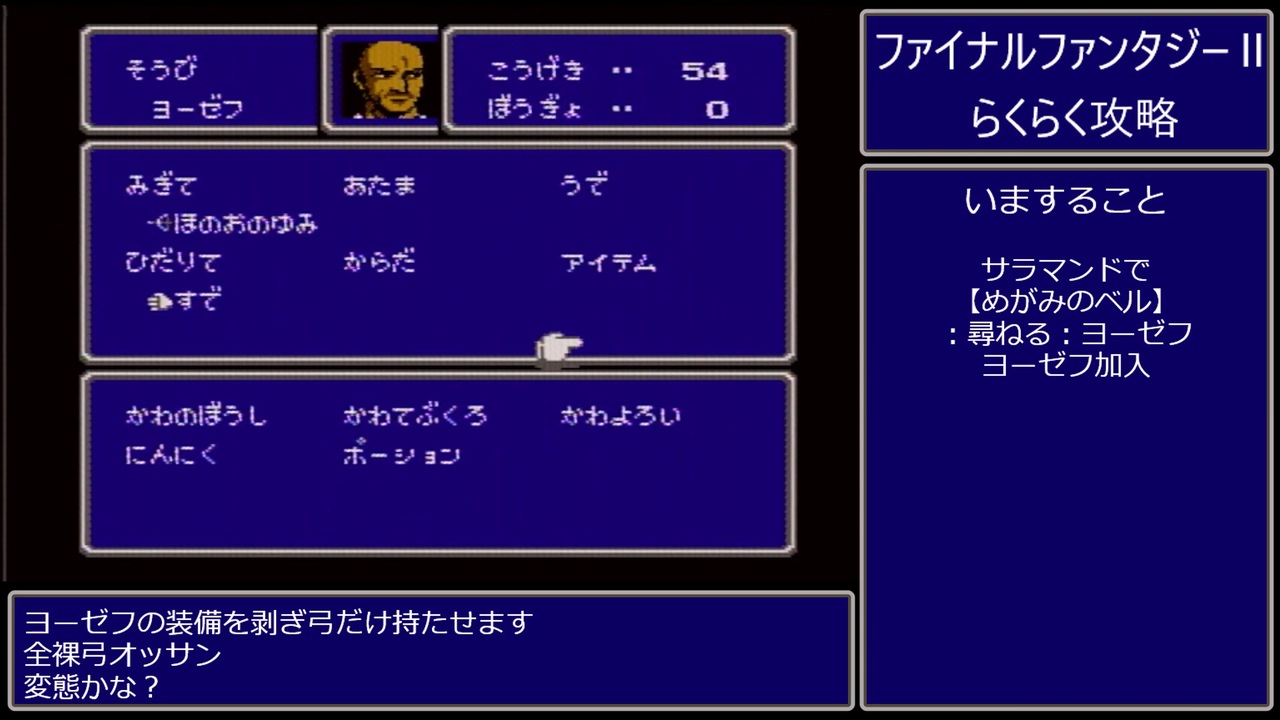Click the bottom dialogue message box
Viewport: 1280px width, 720px height.
(x=430, y=655)
